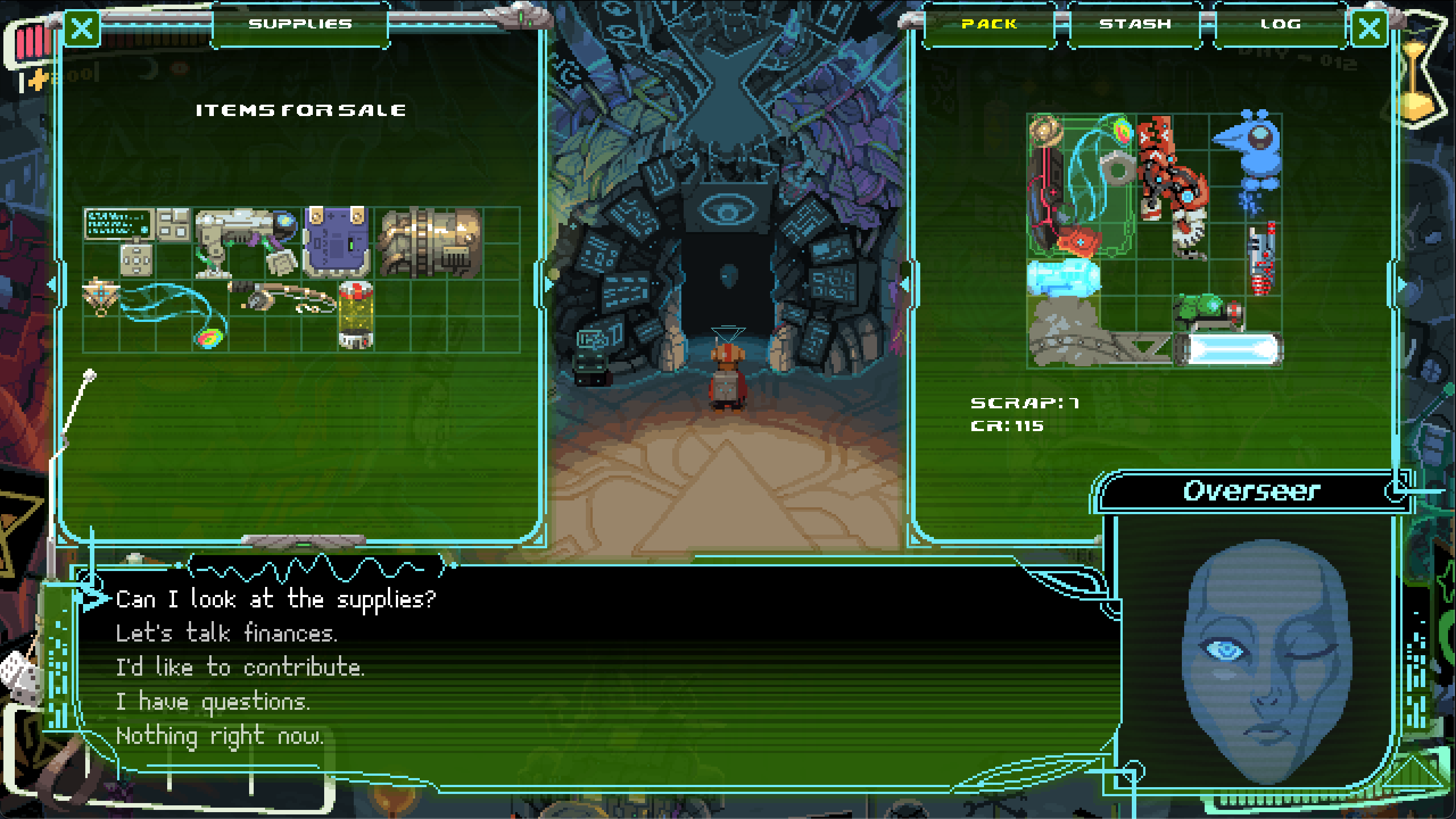The image size is (1456, 819).
Task: End conversation with "Nothing right now."
Action: [220, 737]
